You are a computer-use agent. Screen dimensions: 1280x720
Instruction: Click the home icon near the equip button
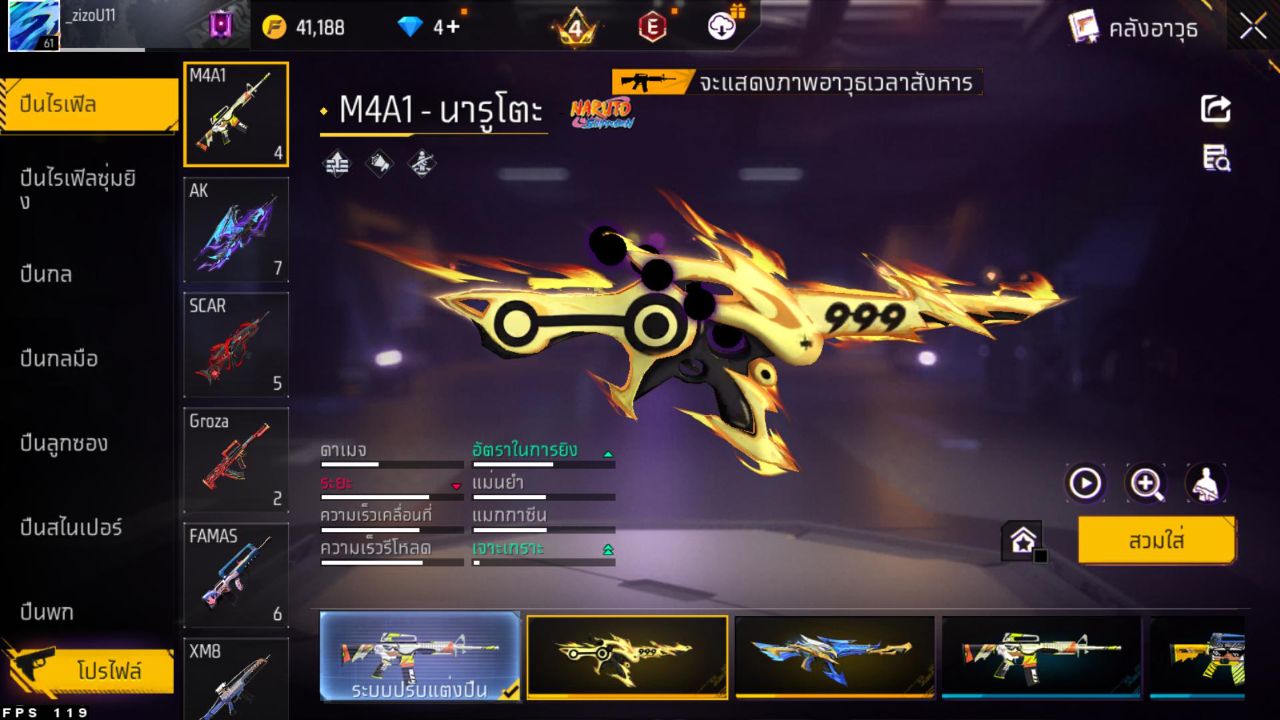point(1022,539)
